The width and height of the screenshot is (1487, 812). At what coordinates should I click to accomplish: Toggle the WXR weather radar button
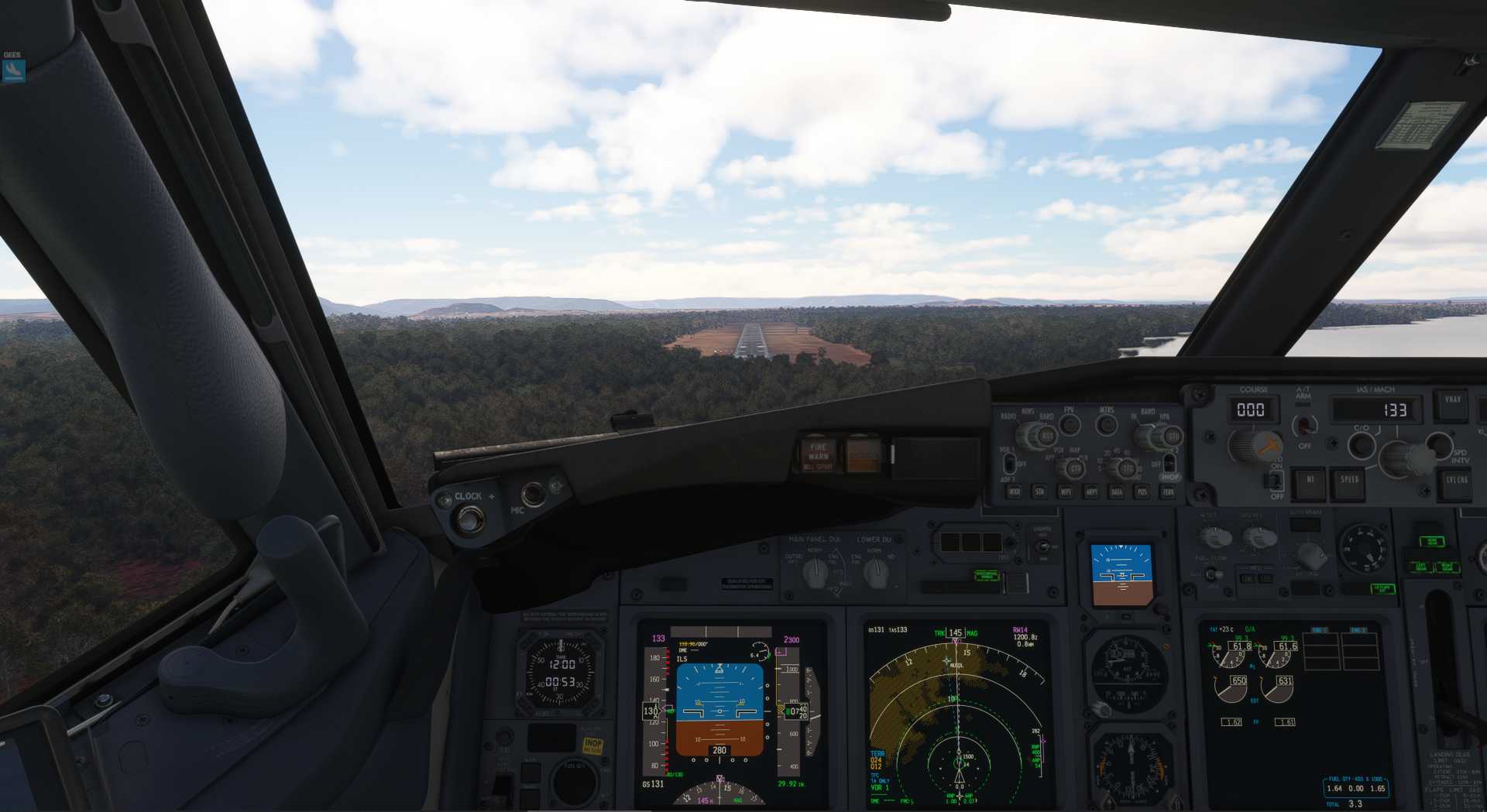(x=1015, y=492)
